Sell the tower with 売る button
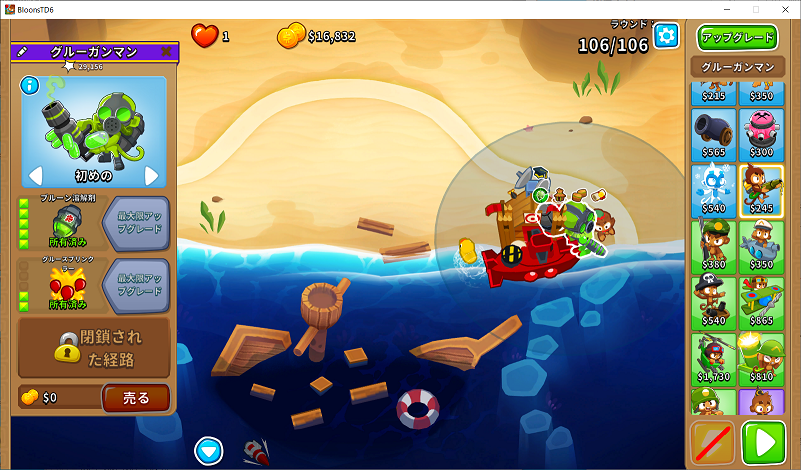801x470 pixels. point(135,398)
